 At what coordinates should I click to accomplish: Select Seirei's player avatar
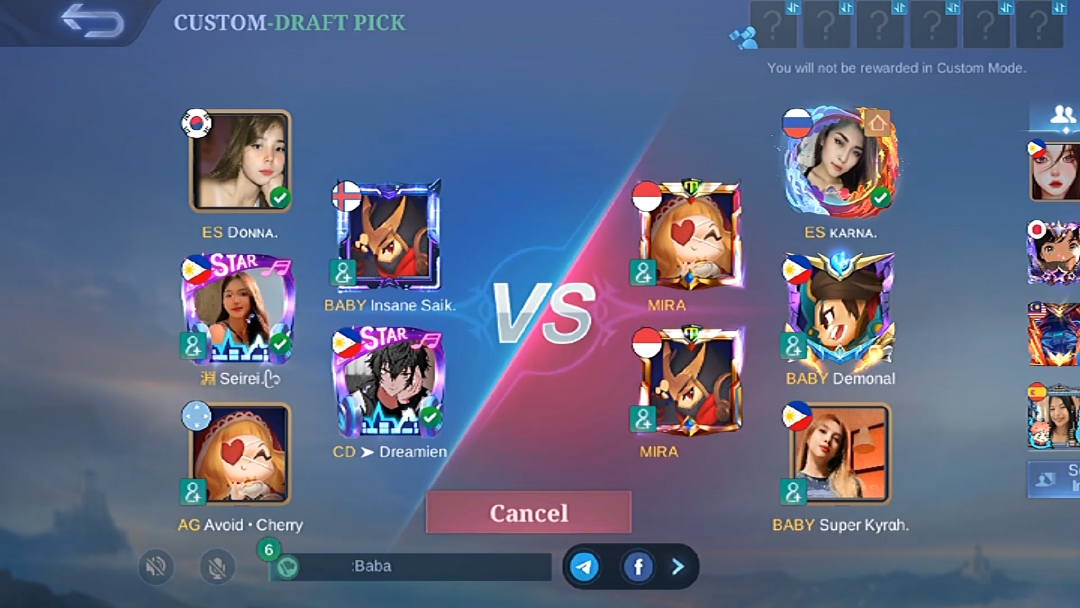point(240,310)
